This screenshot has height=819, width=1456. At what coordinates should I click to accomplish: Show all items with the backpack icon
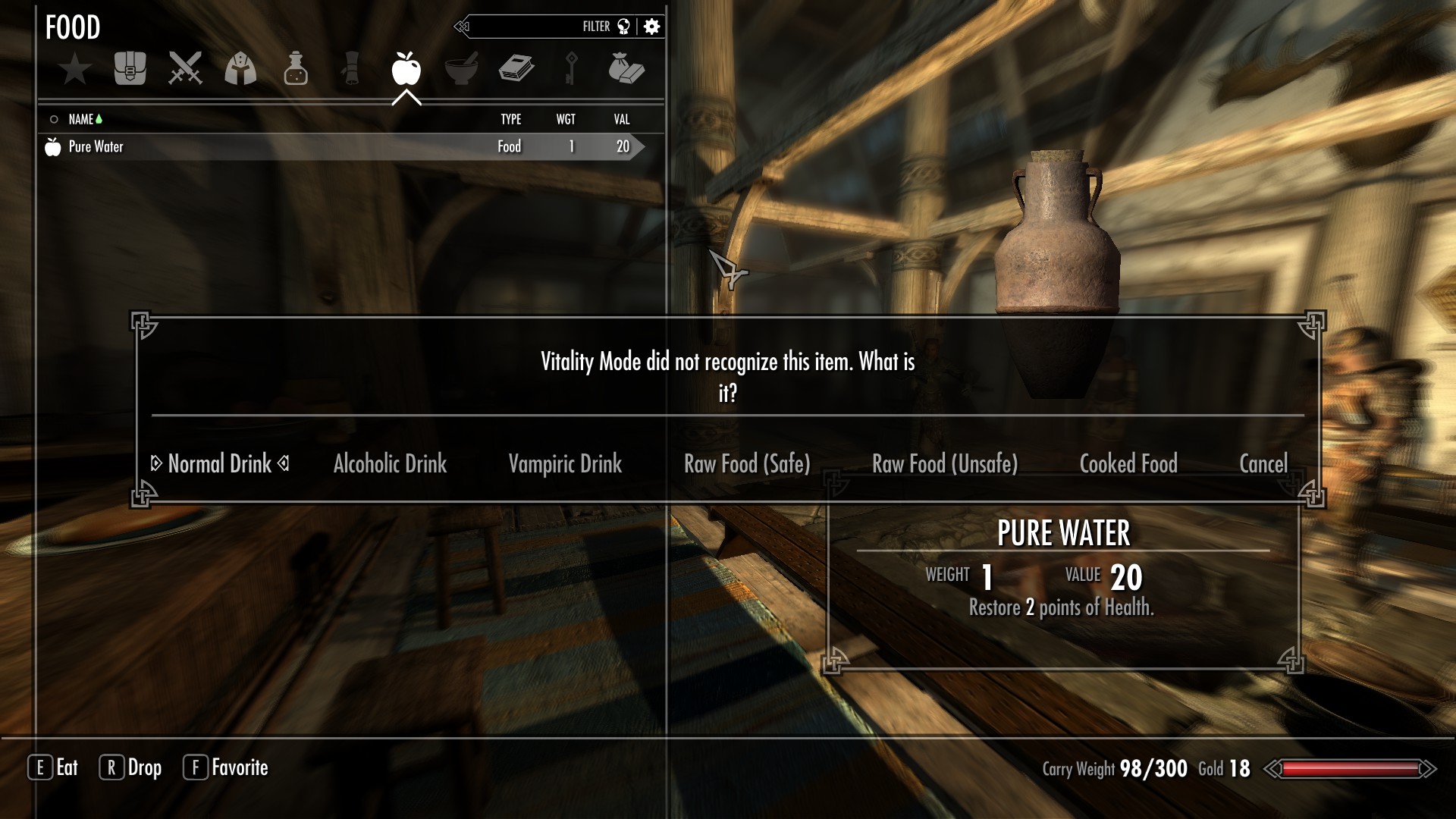click(x=130, y=69)
